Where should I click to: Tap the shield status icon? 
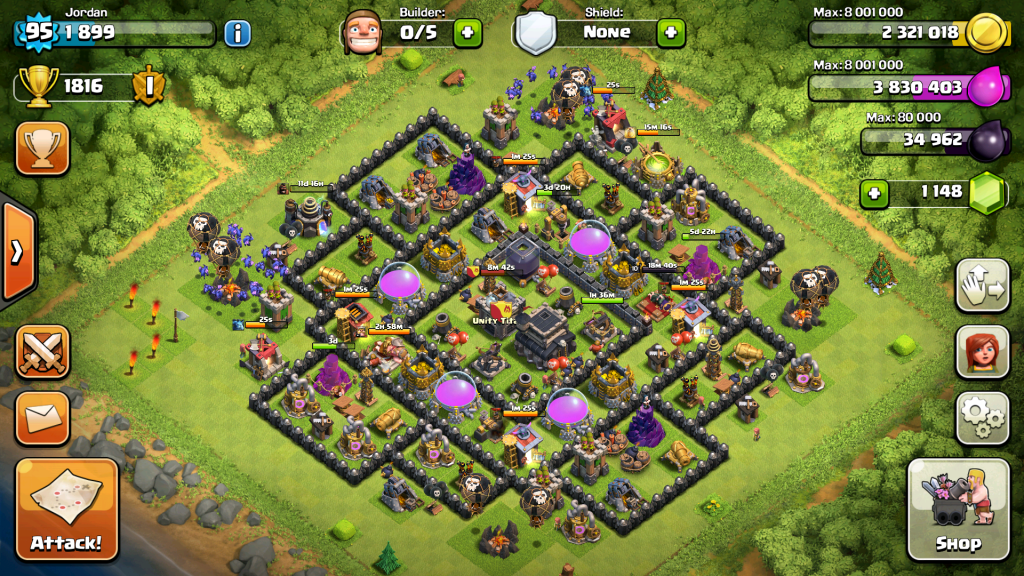(536, 34)
